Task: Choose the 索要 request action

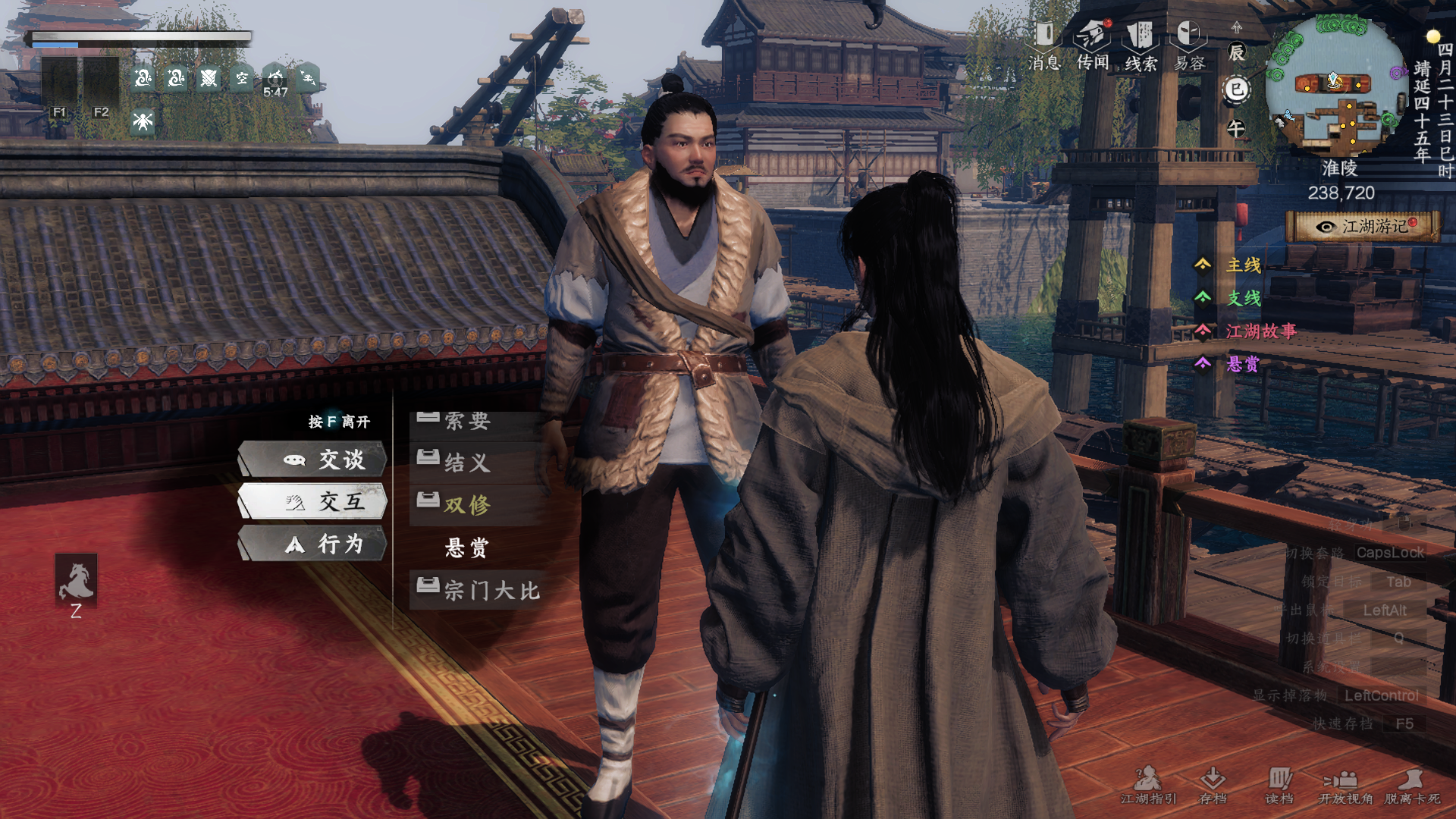Action: pyautogui.click(x=467, y=422)
